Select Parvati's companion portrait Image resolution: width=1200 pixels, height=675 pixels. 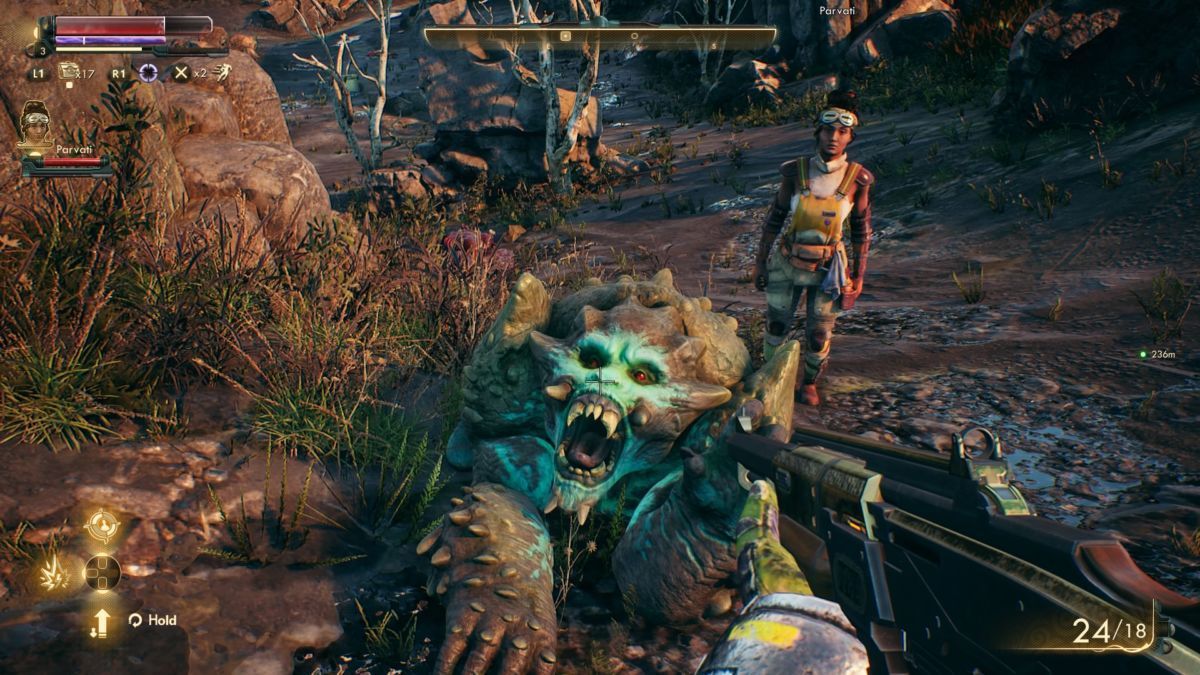(x=36, y=126)
